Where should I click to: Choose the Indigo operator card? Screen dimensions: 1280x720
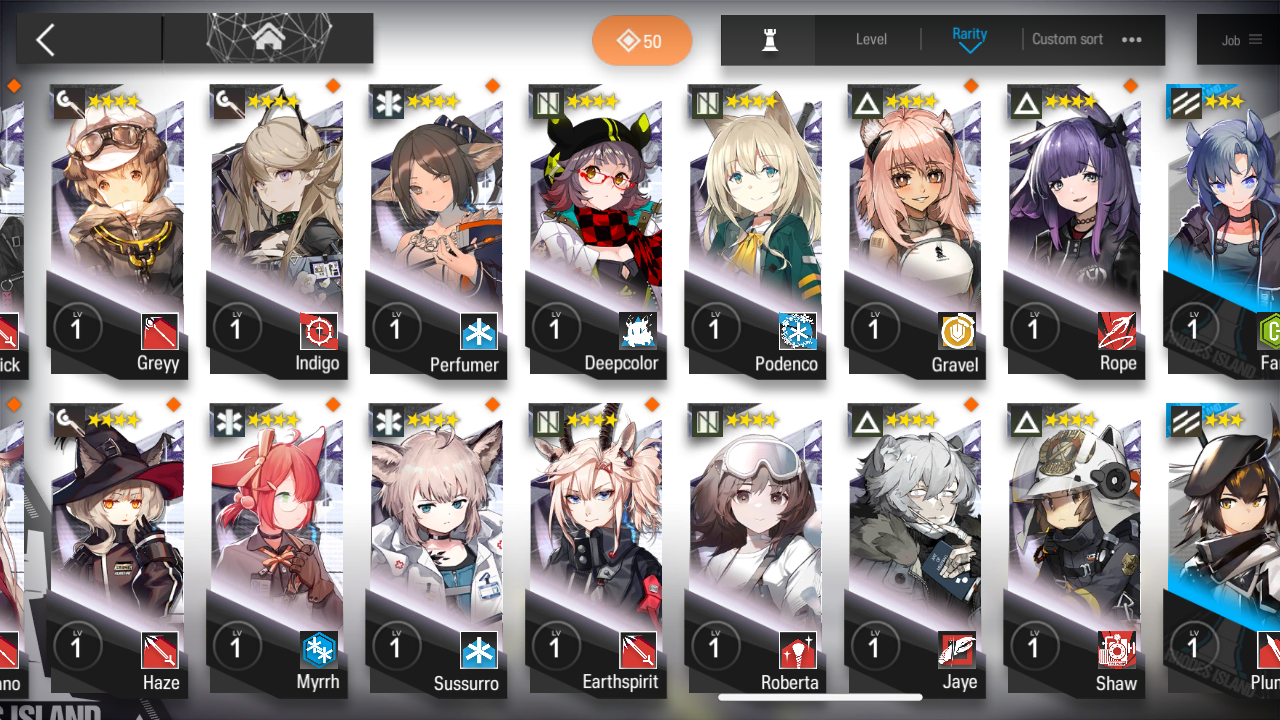pyautogui.click(x=277, y=230)
